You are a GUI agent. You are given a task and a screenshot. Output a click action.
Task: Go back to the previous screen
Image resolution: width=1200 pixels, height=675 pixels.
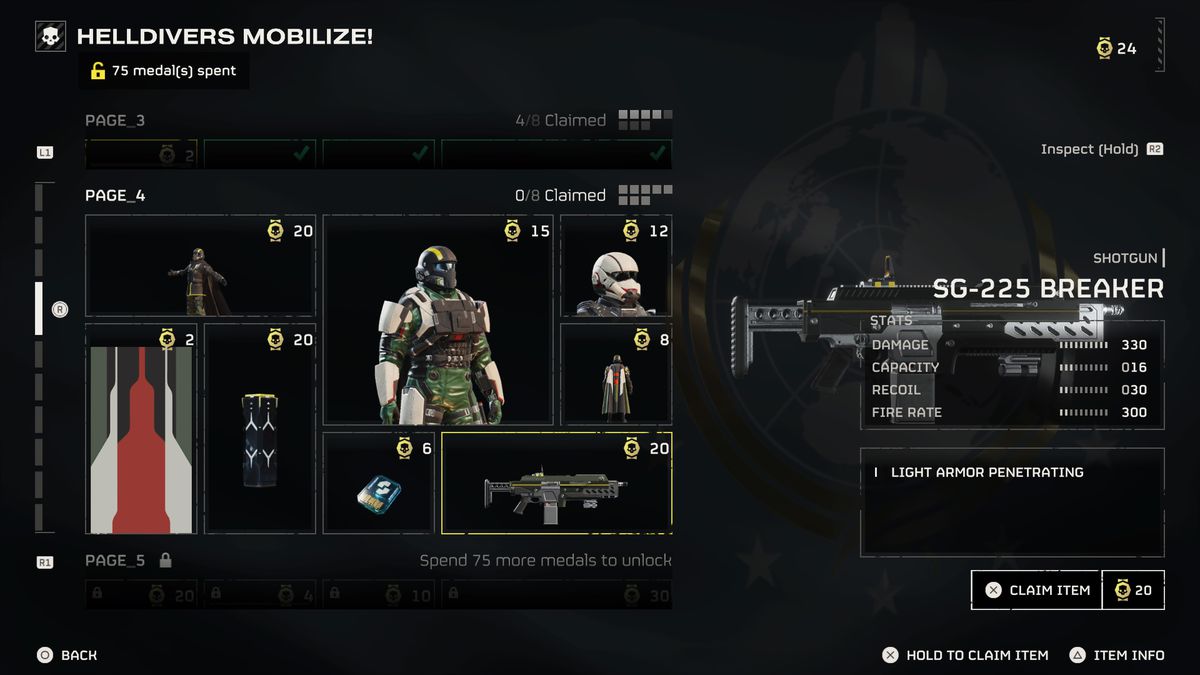coord(68,655)
